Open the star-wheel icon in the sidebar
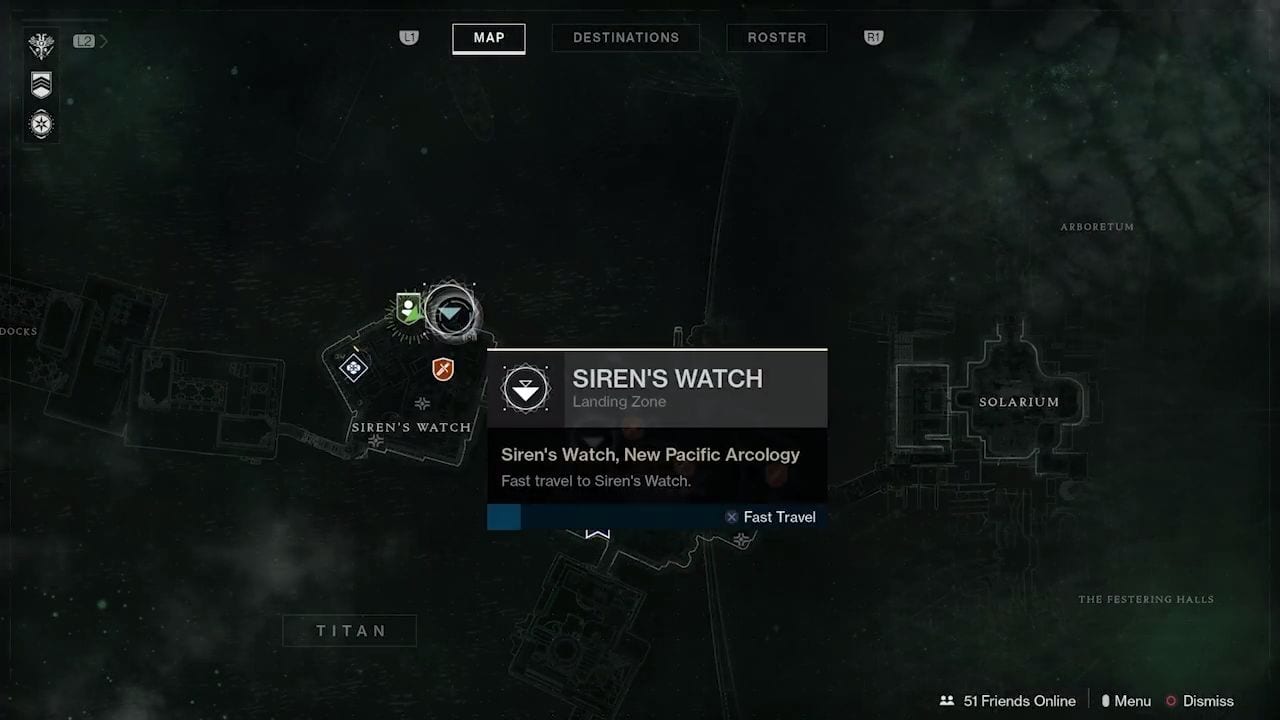This screenshot has height=720, width=1280. [41, 125]
